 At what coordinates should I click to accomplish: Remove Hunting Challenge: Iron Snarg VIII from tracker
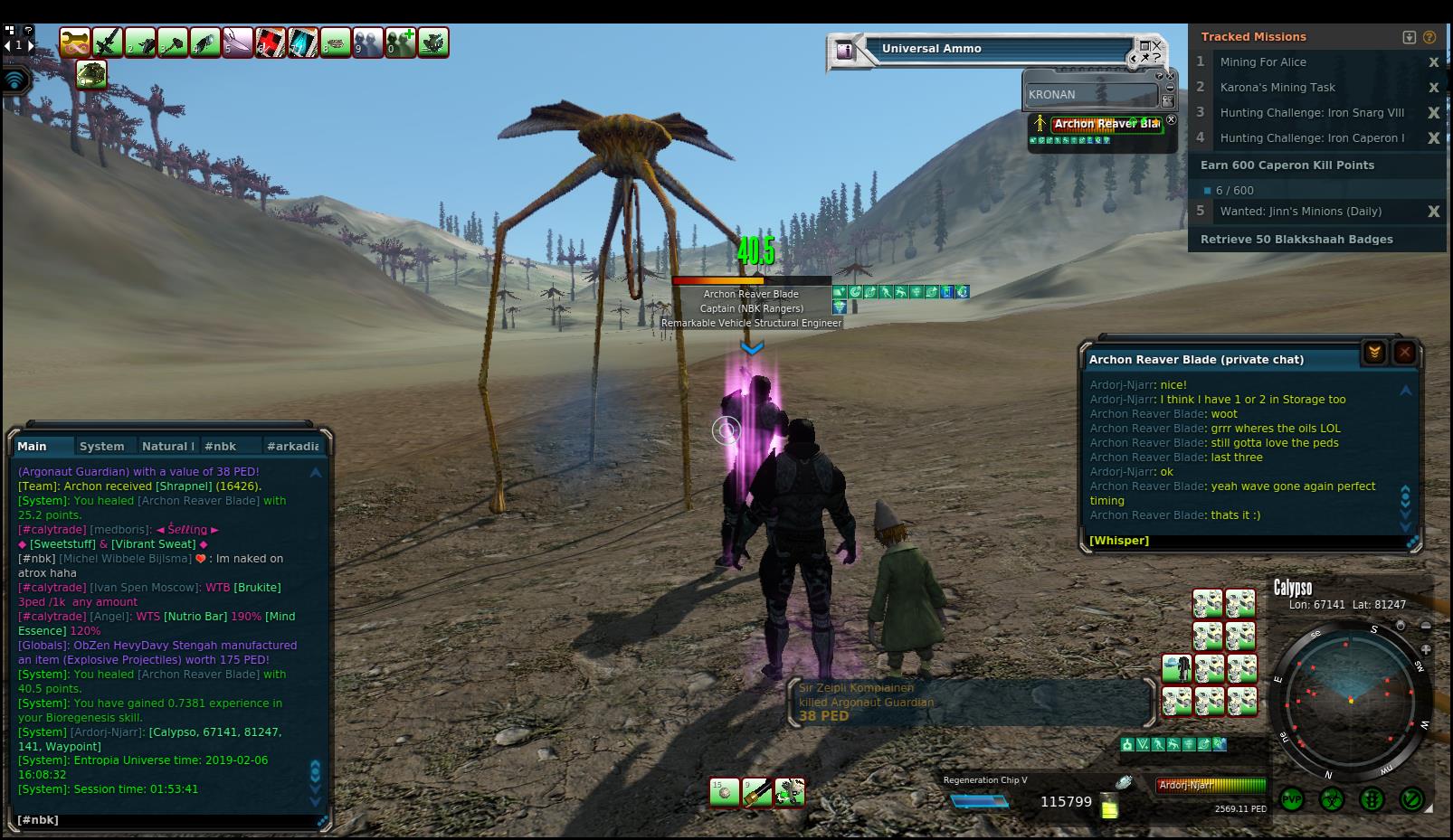click(1433, 113)
